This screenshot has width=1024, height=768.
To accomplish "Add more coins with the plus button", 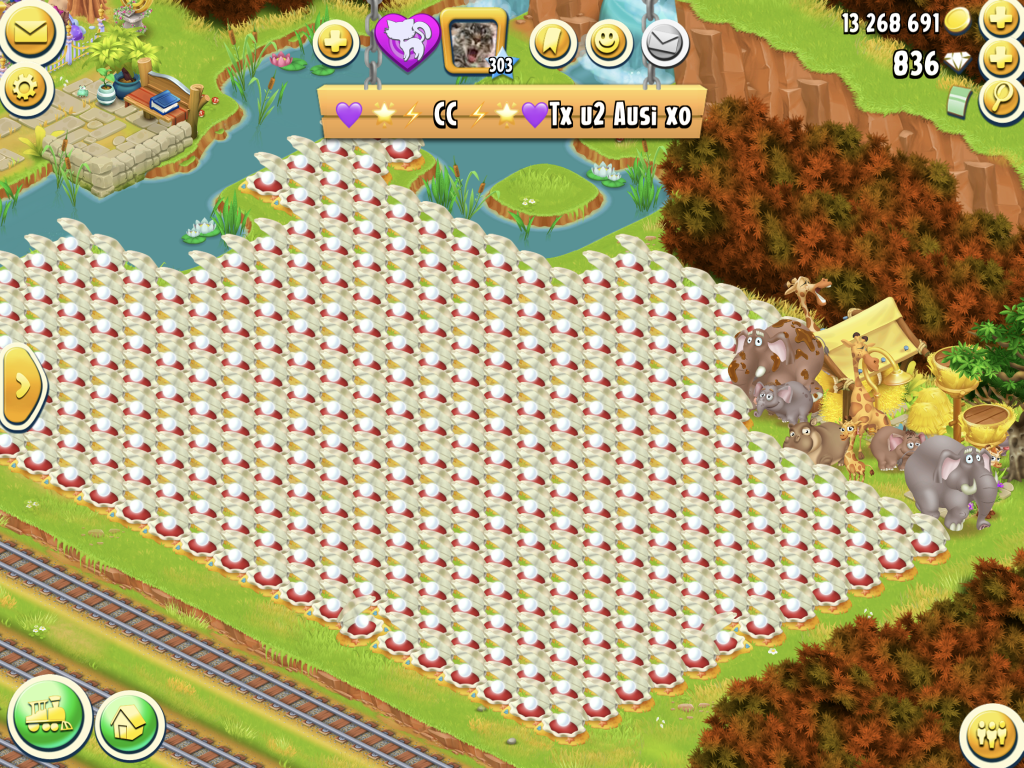I will (1000, 18).
